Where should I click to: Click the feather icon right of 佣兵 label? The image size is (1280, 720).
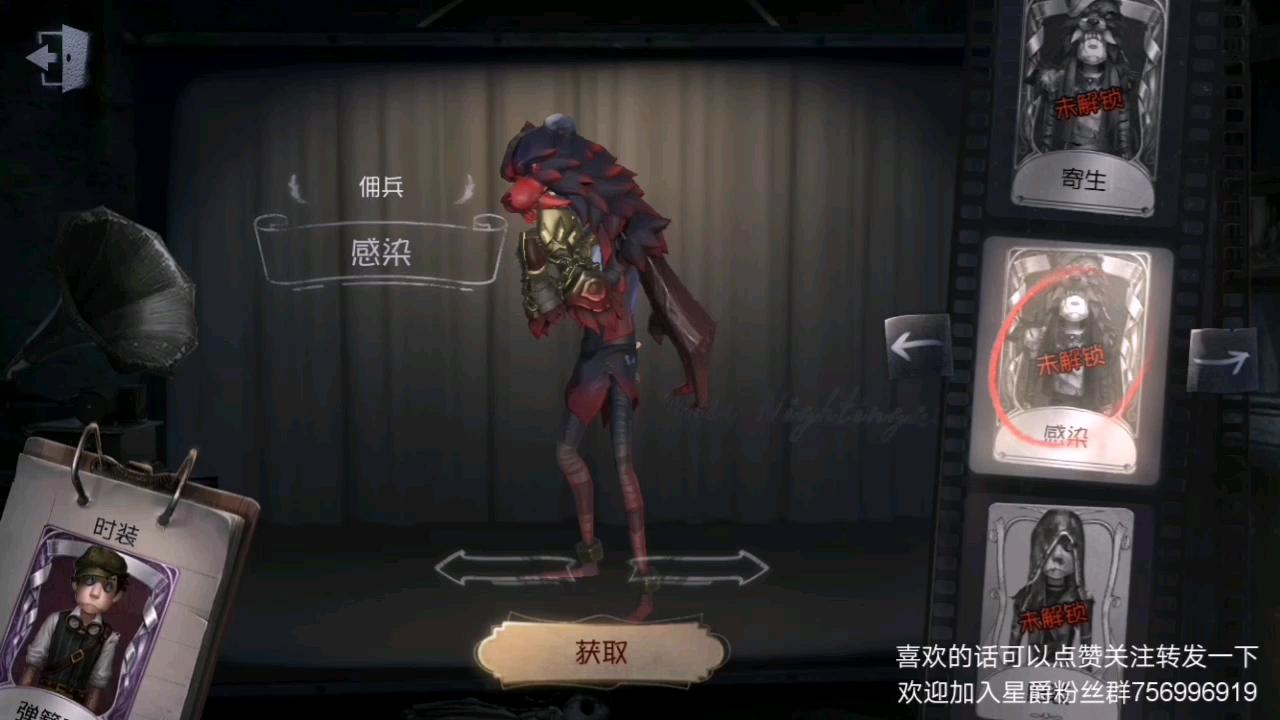click(x=465, y=188)
